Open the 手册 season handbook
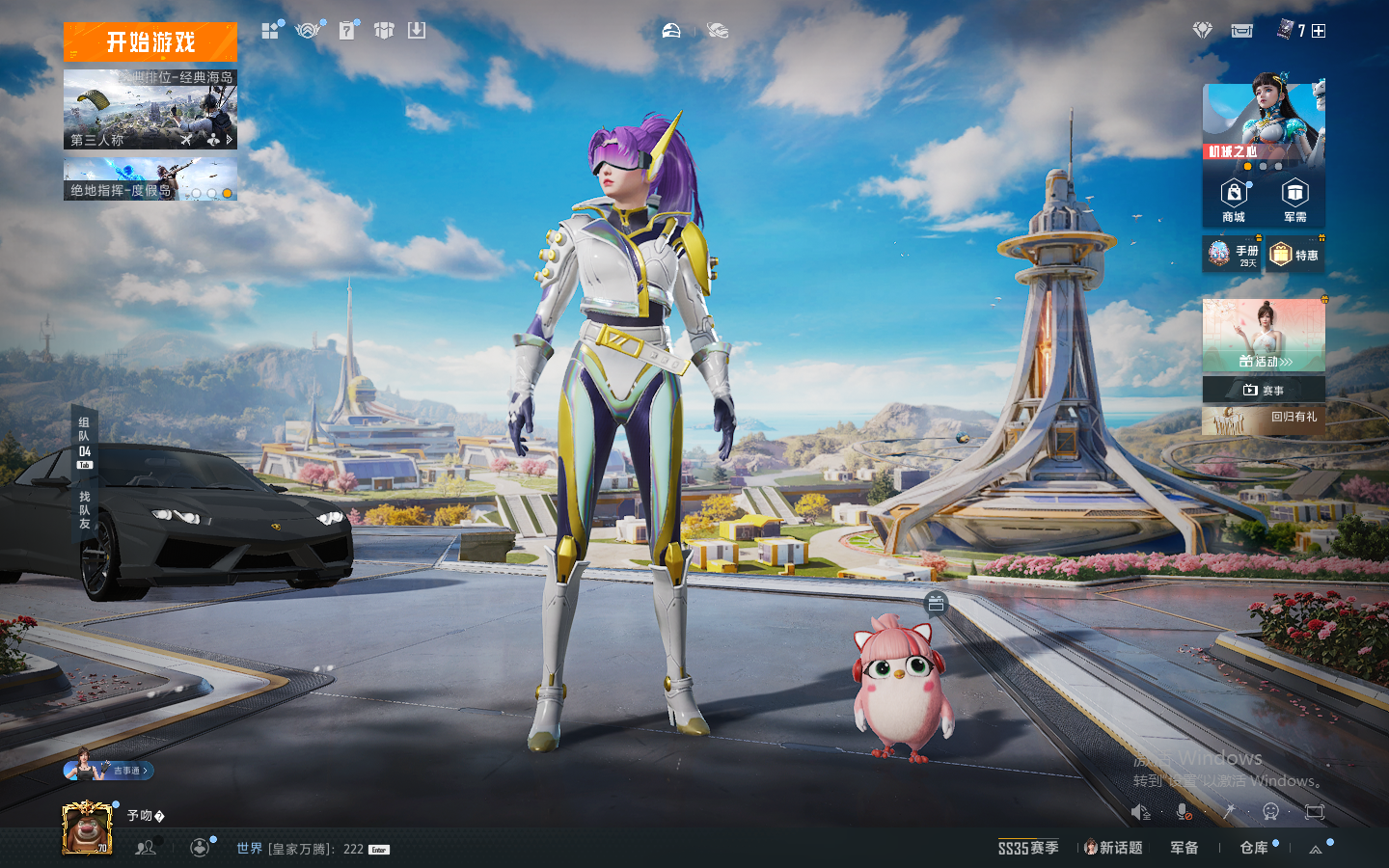This screenshot has width=1389, height=868. (1233, 255)
